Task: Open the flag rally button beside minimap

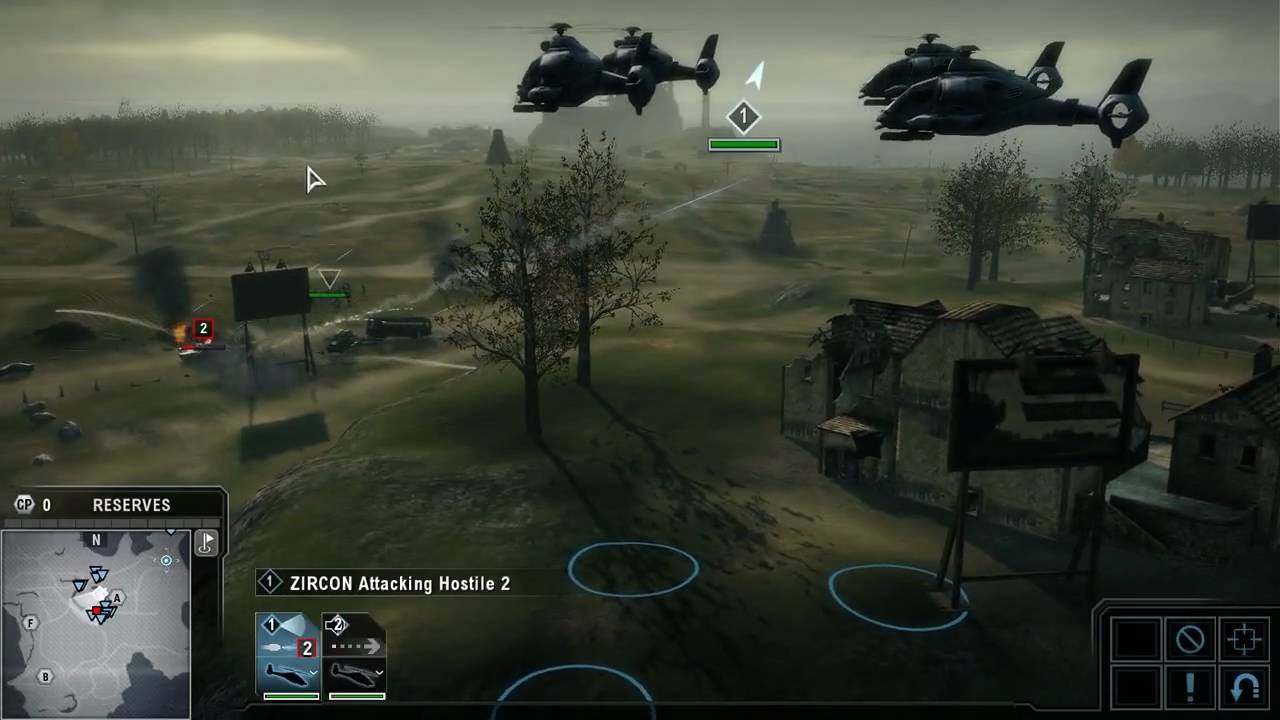Action: coord(207,543)
